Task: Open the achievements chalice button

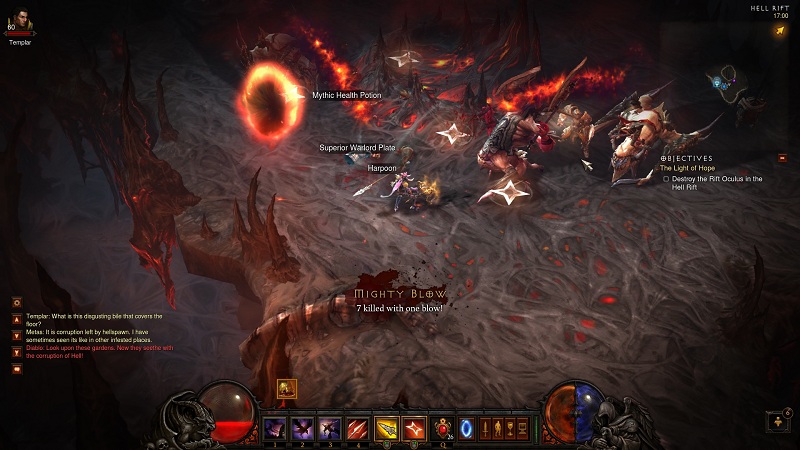Action: coord(512,429)
